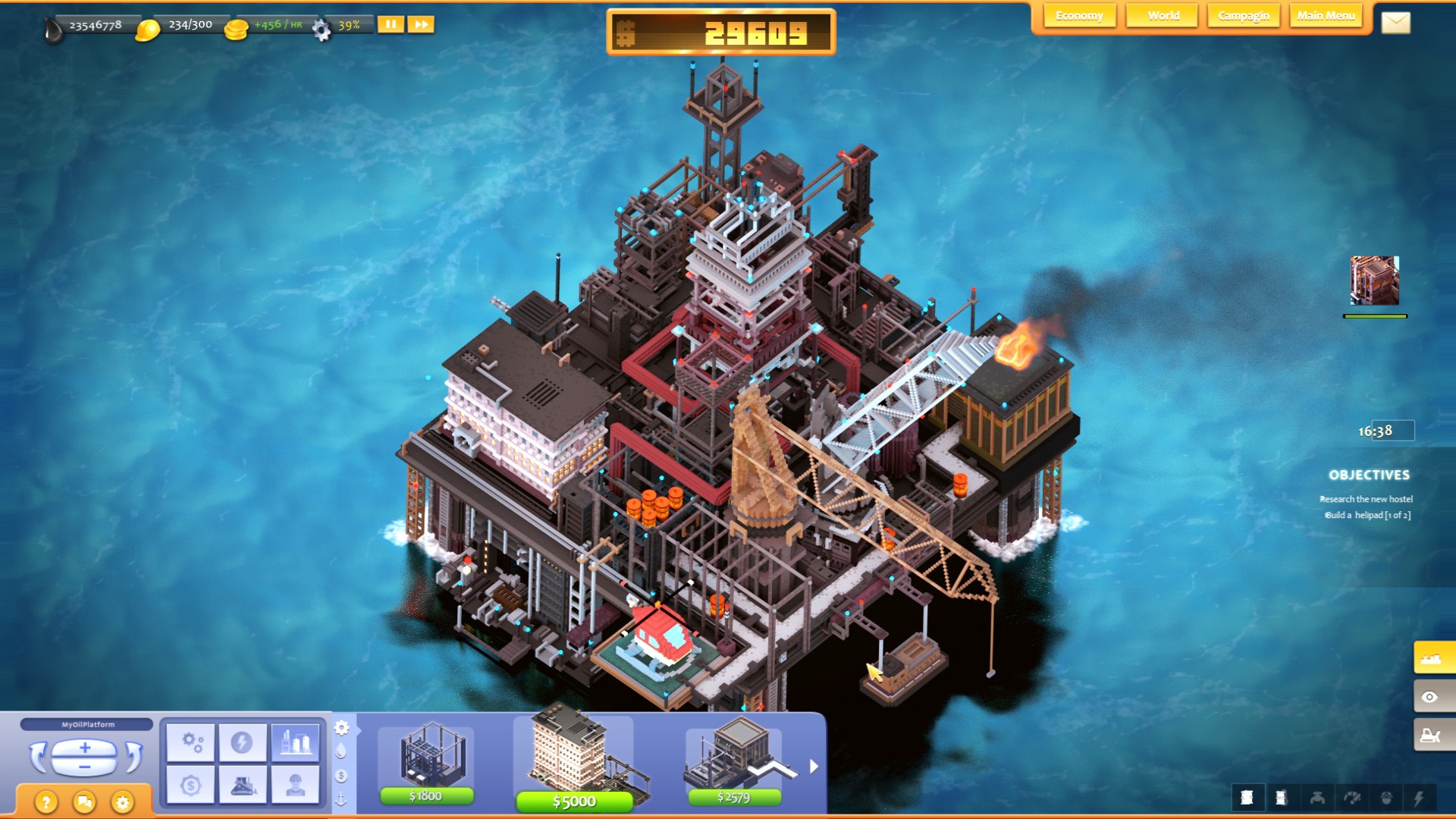Viewport: 1456px width, 819px height.
Task: Open the machinery category with gears icon
Action: point(192,740)
